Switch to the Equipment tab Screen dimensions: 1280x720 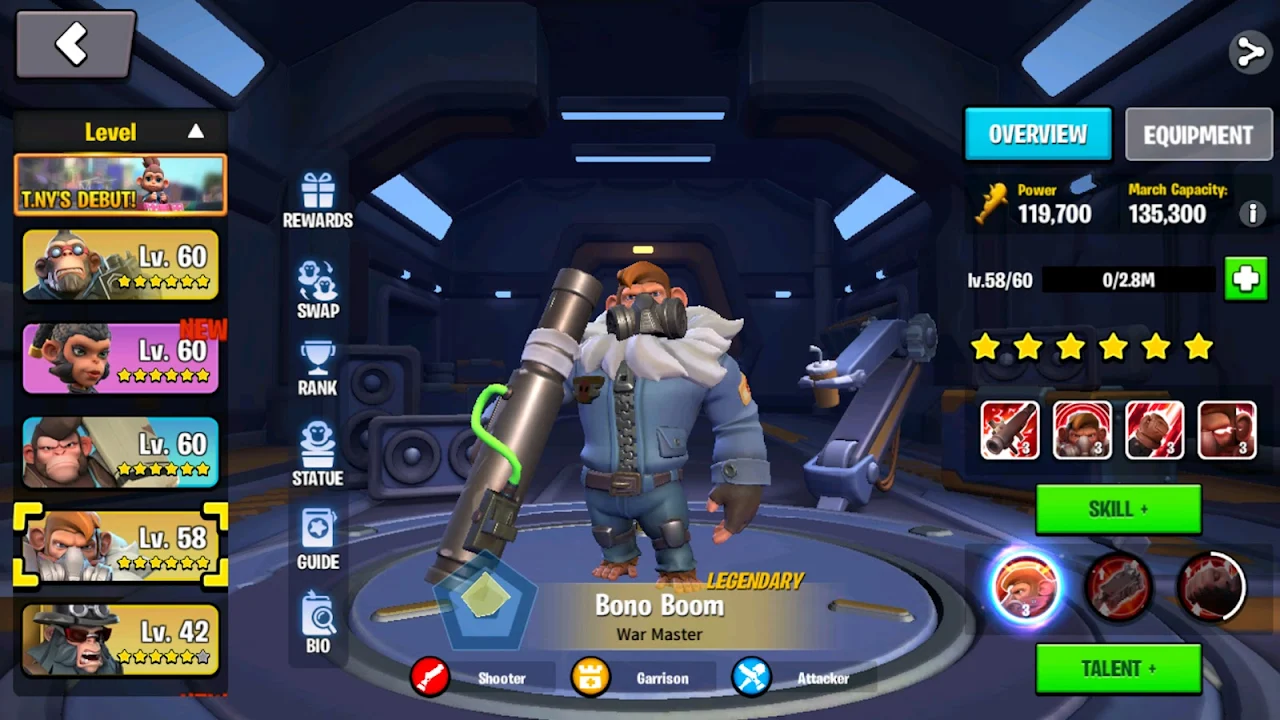[1198, 135]
